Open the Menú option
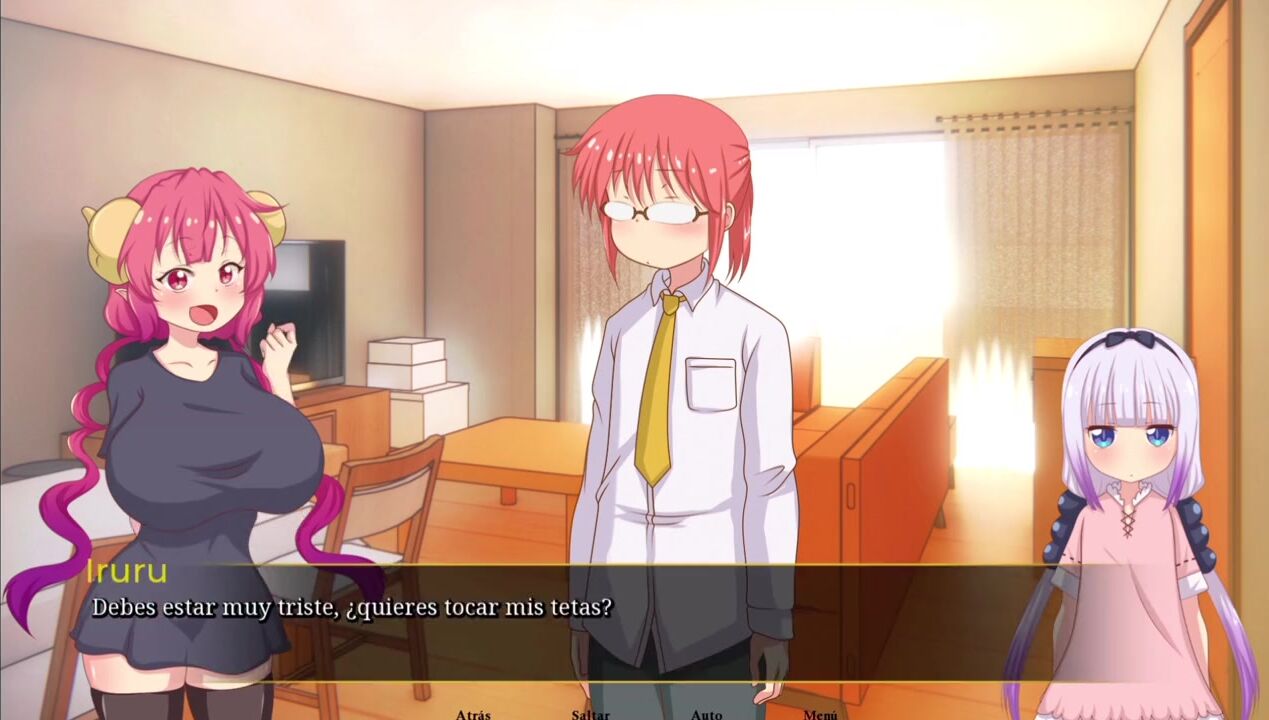 click(820, 714)
